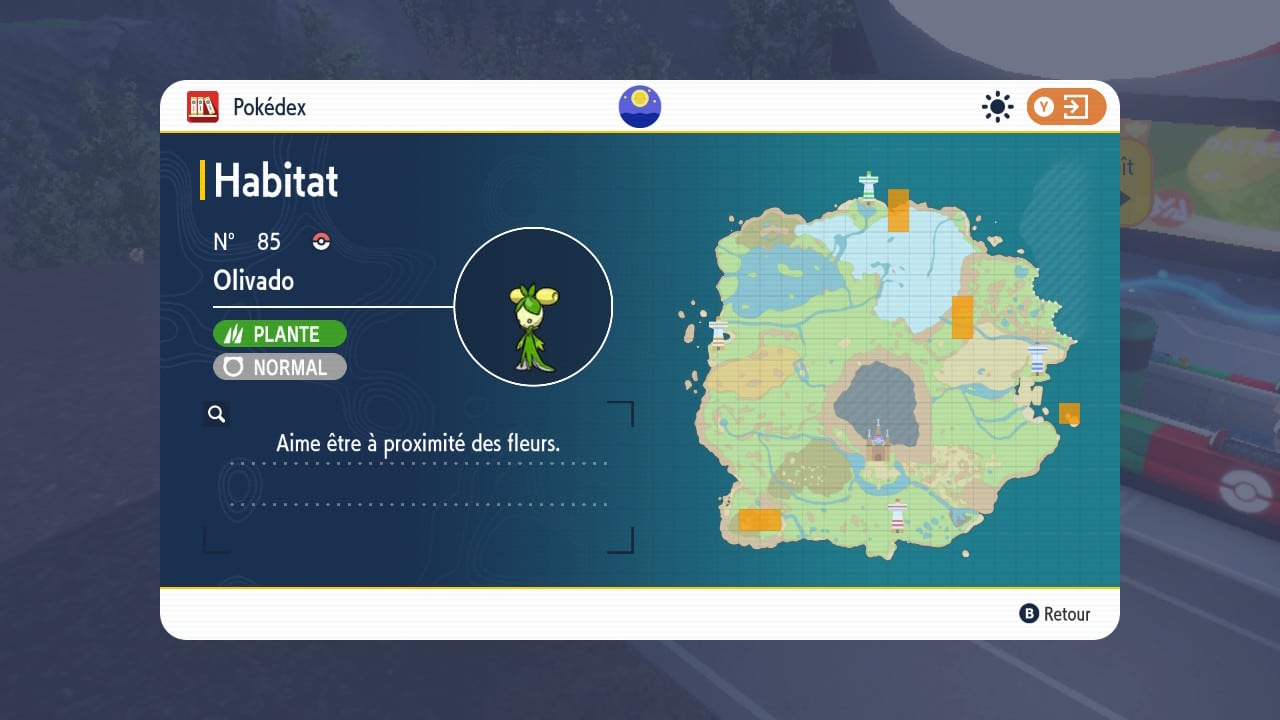Select the orange habitat zone on the eastern islet

click(x=1069, y=413)
